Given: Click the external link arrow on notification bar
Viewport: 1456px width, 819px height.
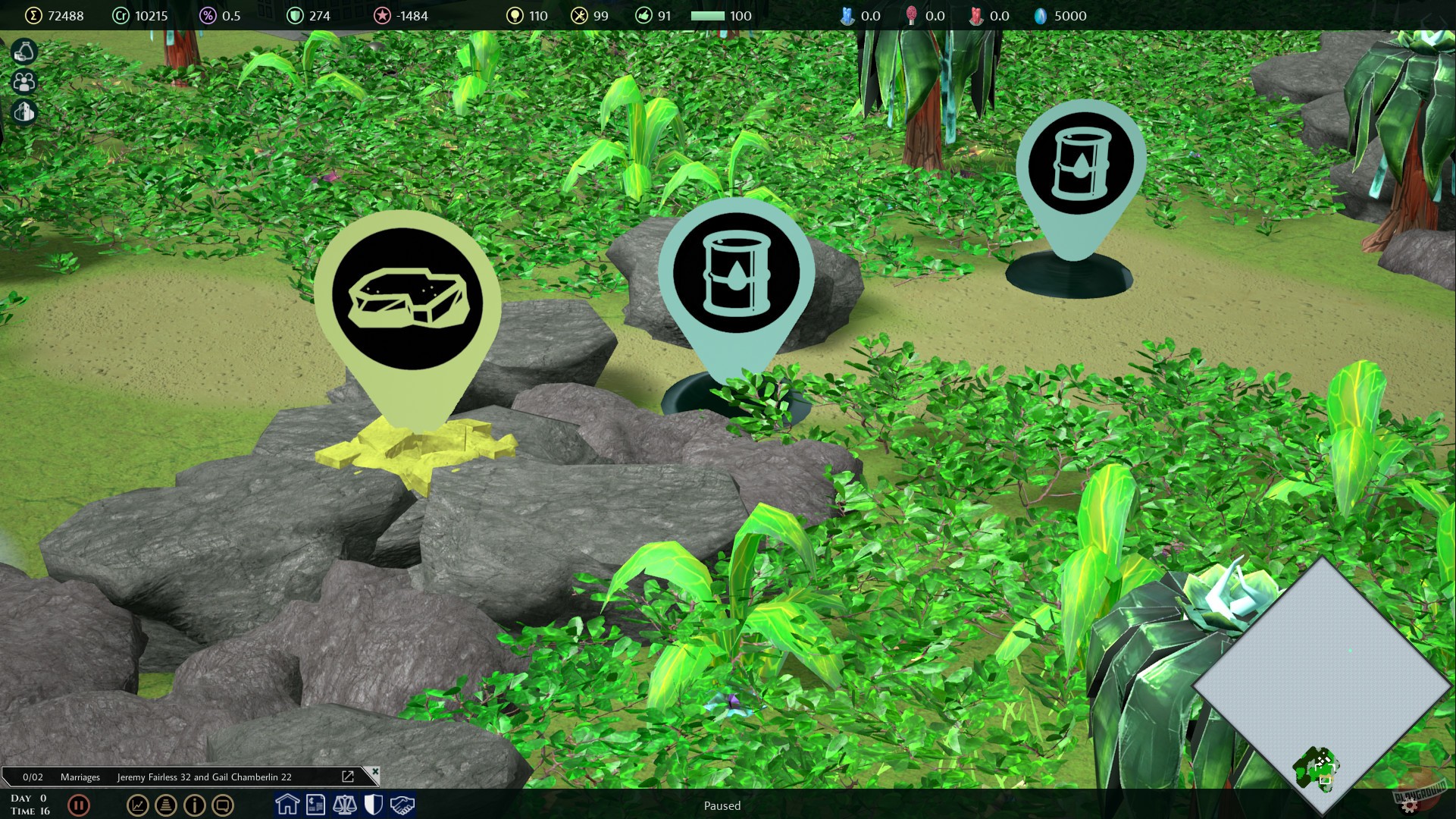Looking at the screenshot, I should pos(348,776).
